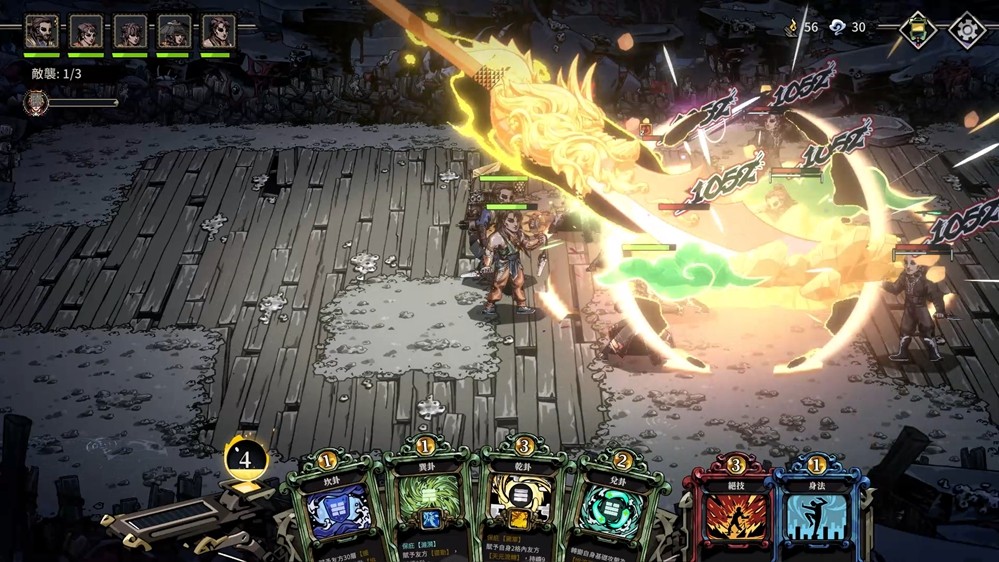Screen dimensions: 999x562
Task: Select the bearded sunglasses hero portrait
Action: click(x=41, y=31)
